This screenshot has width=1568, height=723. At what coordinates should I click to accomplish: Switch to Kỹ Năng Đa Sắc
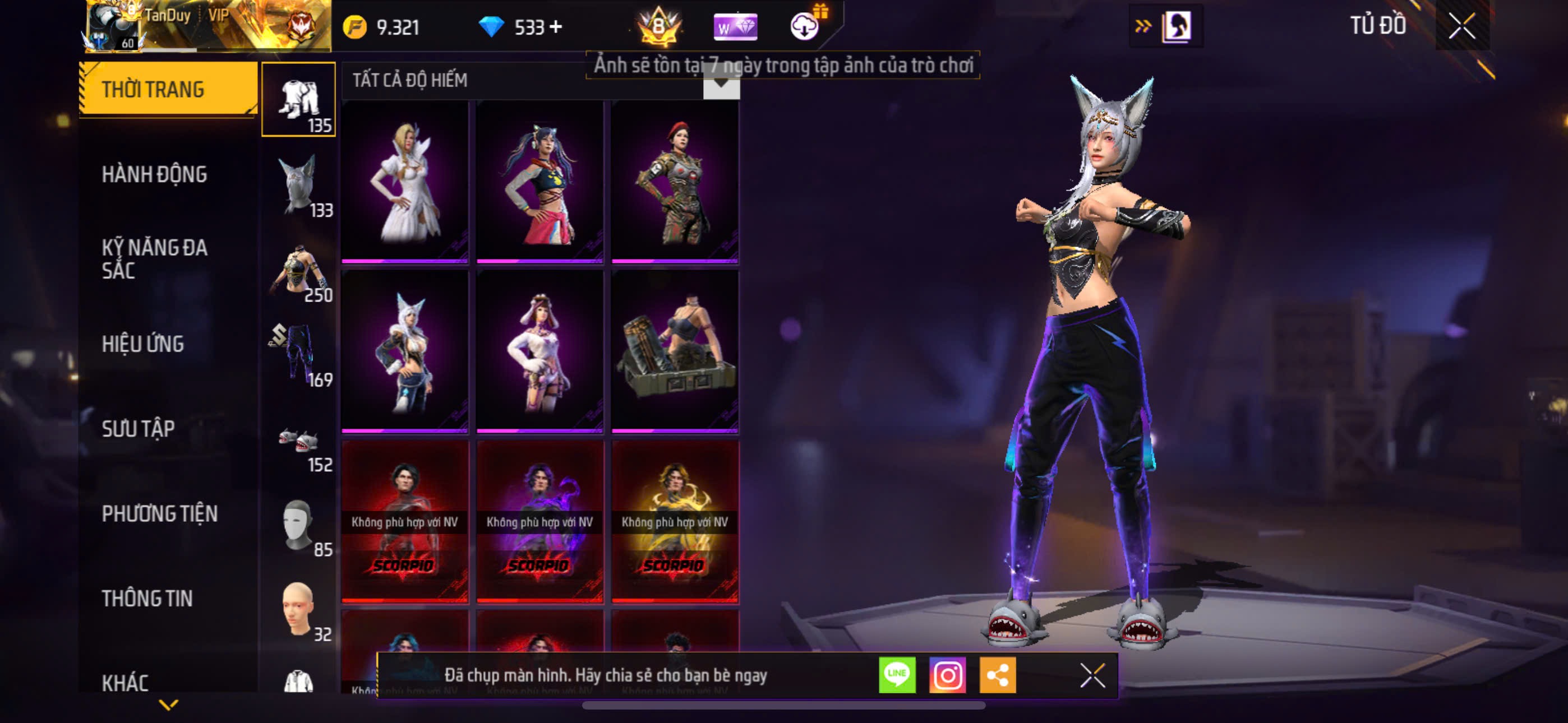(155, 258)
